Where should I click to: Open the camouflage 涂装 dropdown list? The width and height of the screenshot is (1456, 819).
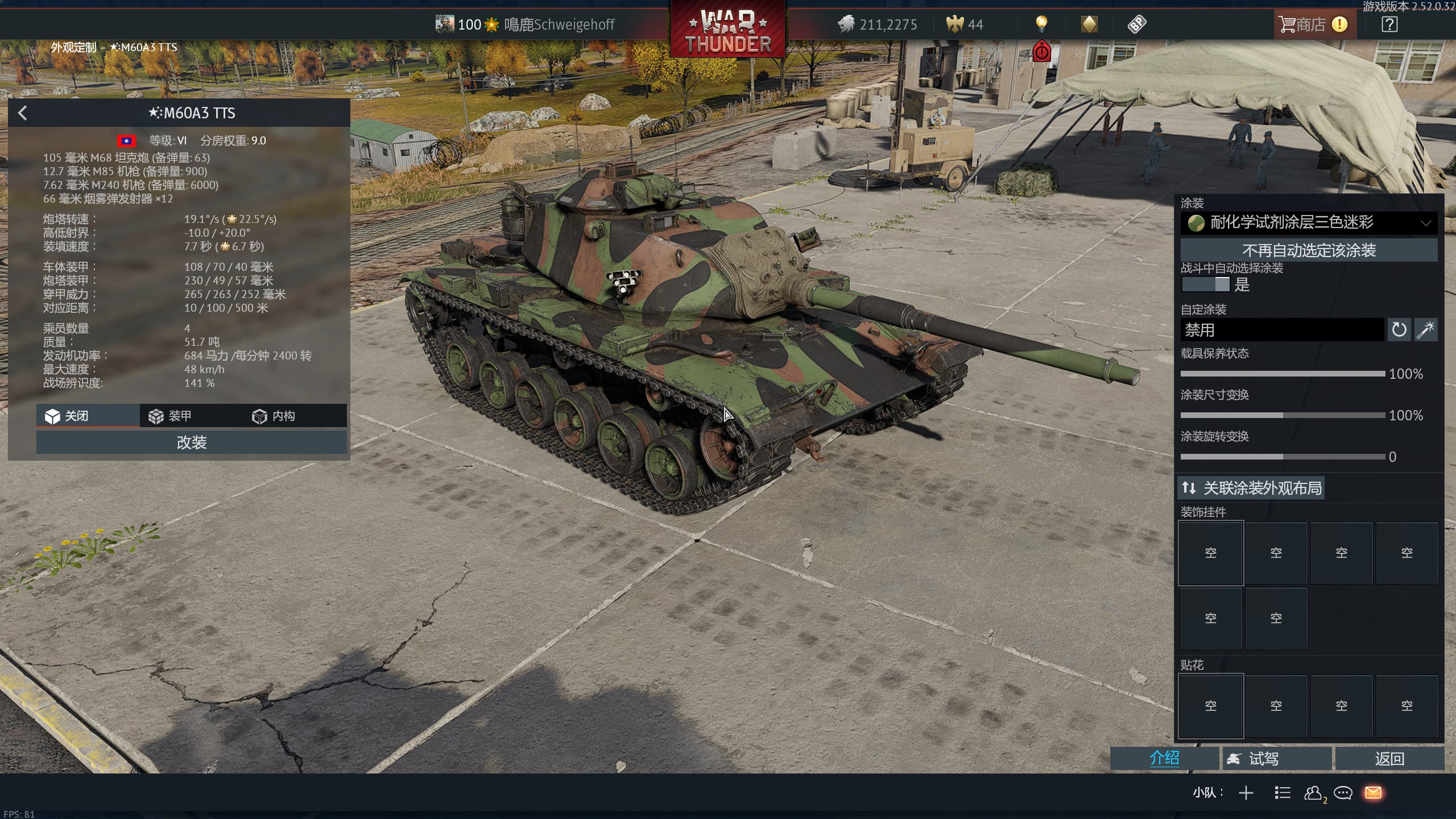(1308, 222)
